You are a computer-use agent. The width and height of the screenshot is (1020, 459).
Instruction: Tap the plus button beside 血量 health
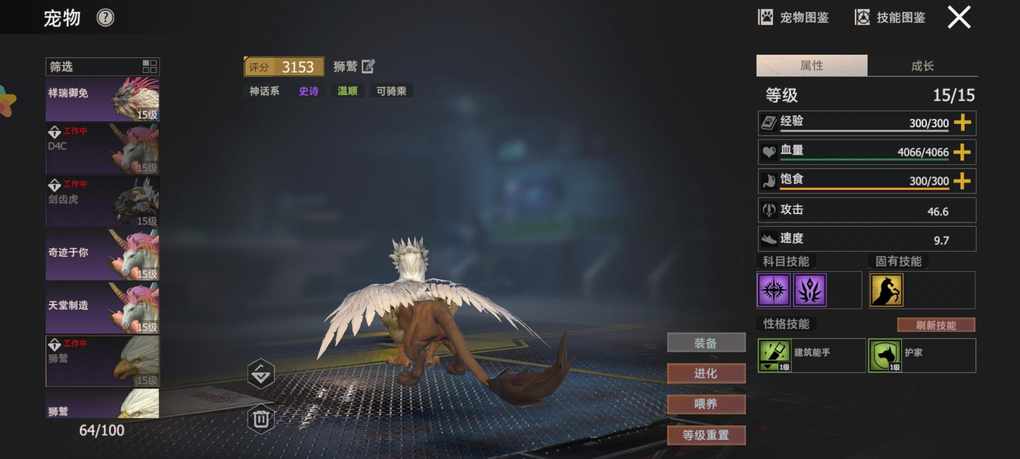(962, 152)
